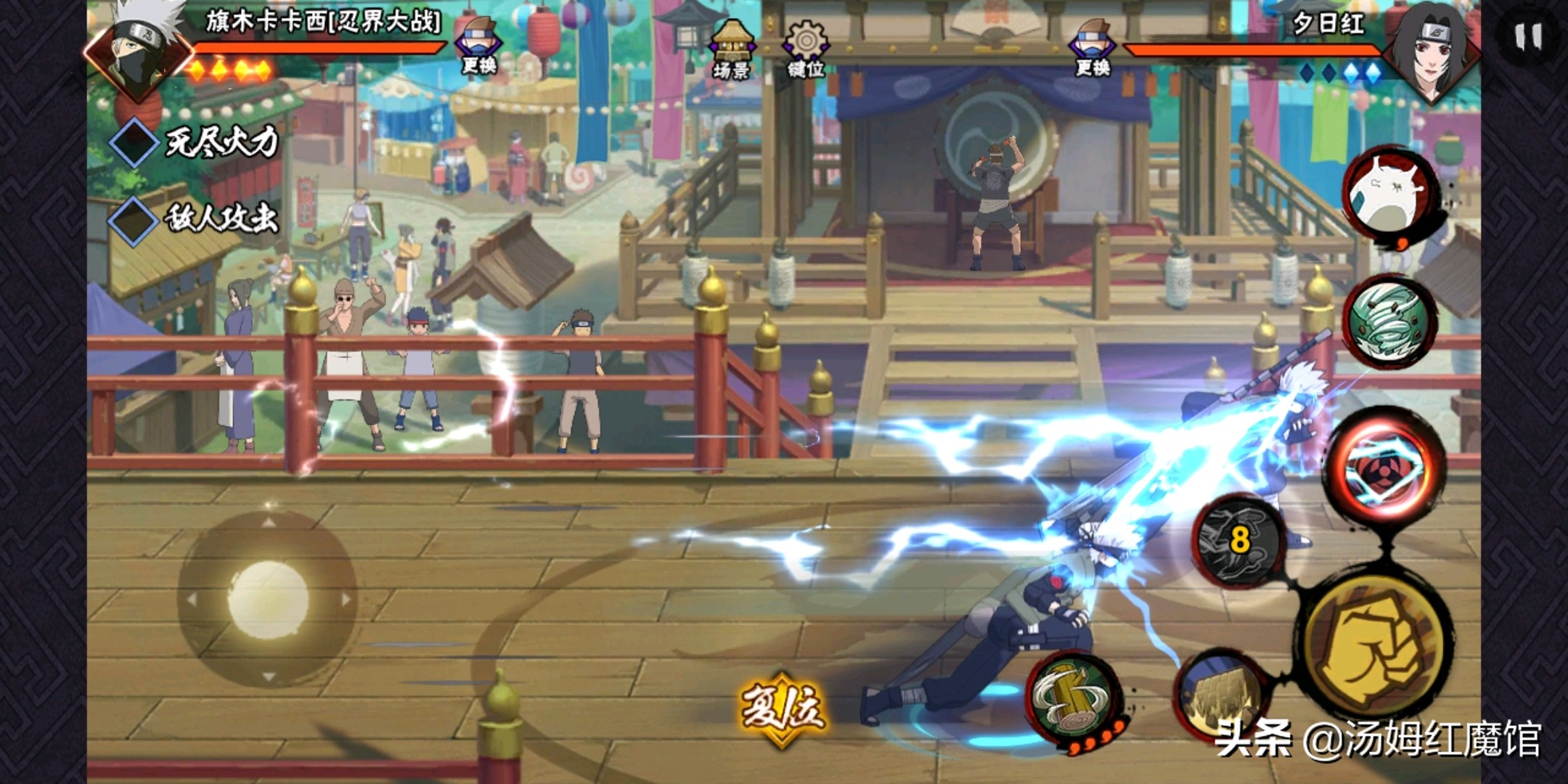Activate the wooden log substitution skill
1568x784 pixels.
point(1072,696)
